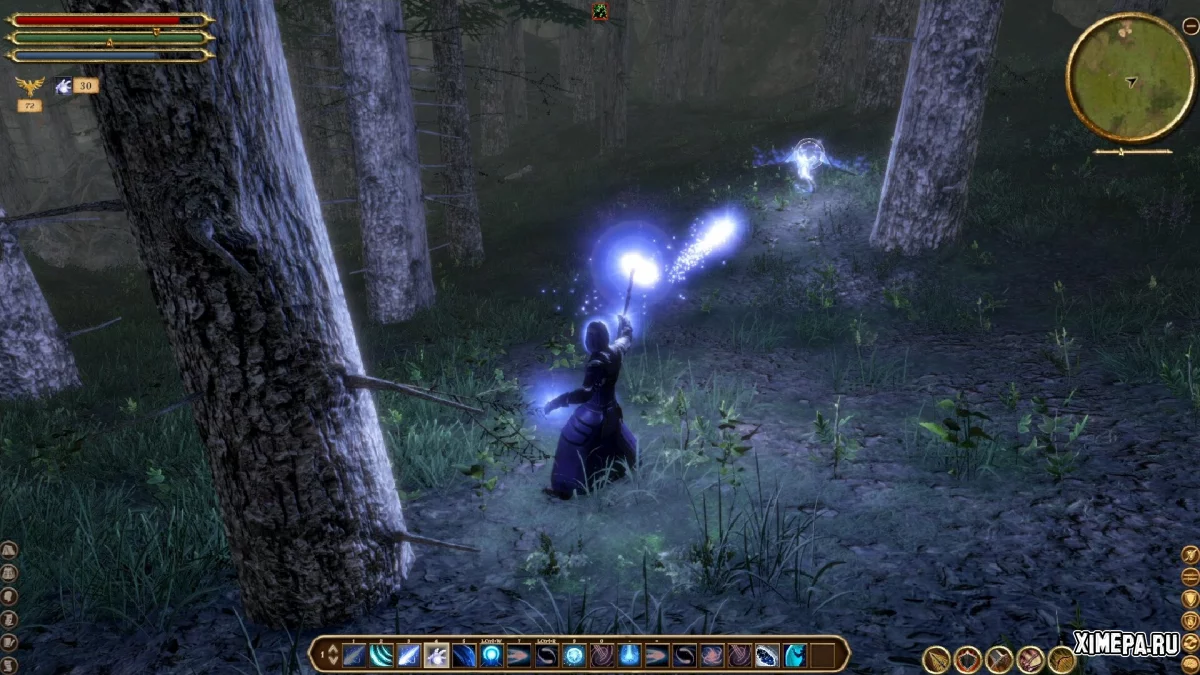Viewport: 1200px width, 675px height.
Task: Select the cyan crescent skill slot
Action: click(x=794, y=655)
